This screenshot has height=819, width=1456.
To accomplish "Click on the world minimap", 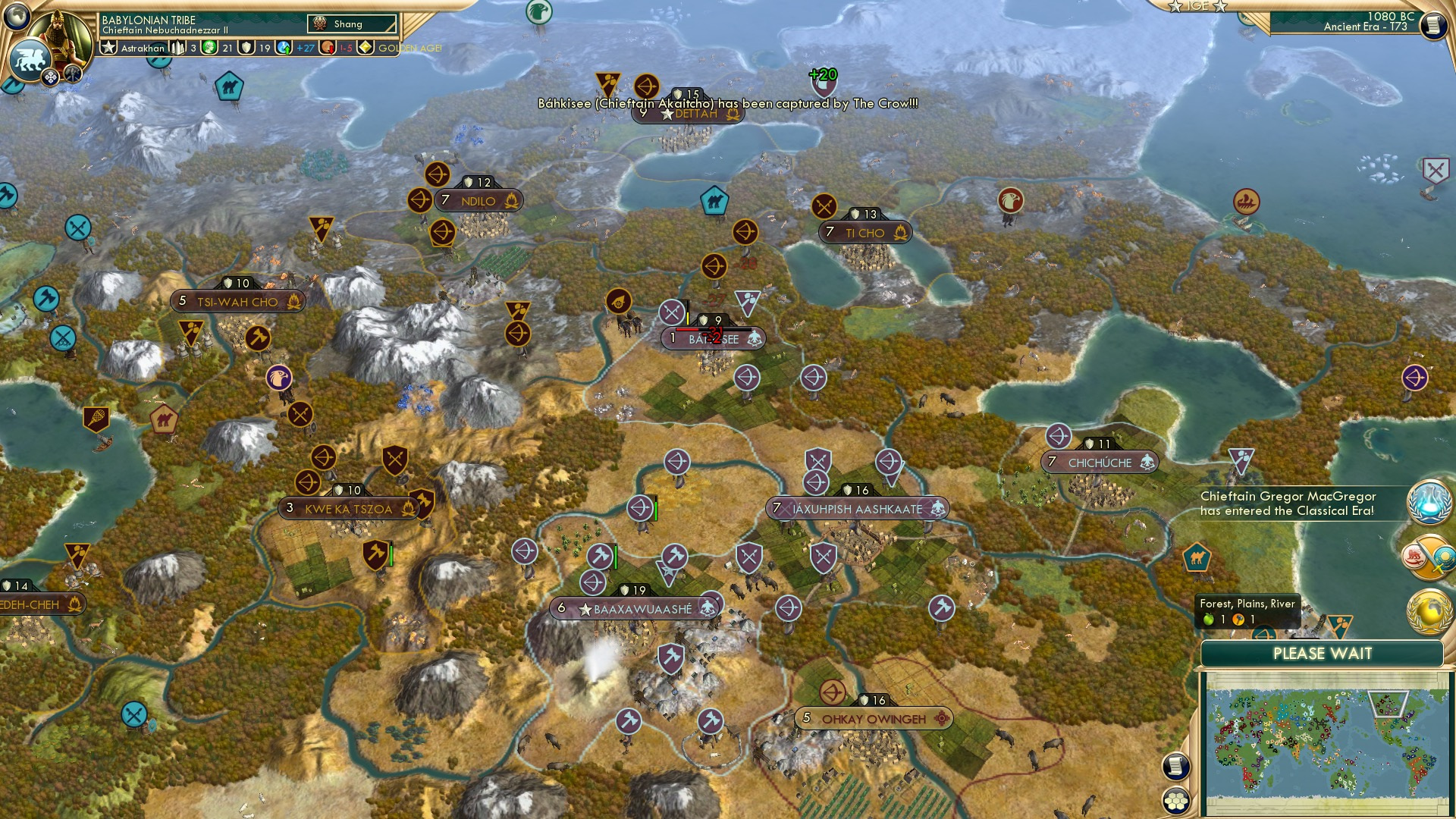I will tap(1324, 744).
